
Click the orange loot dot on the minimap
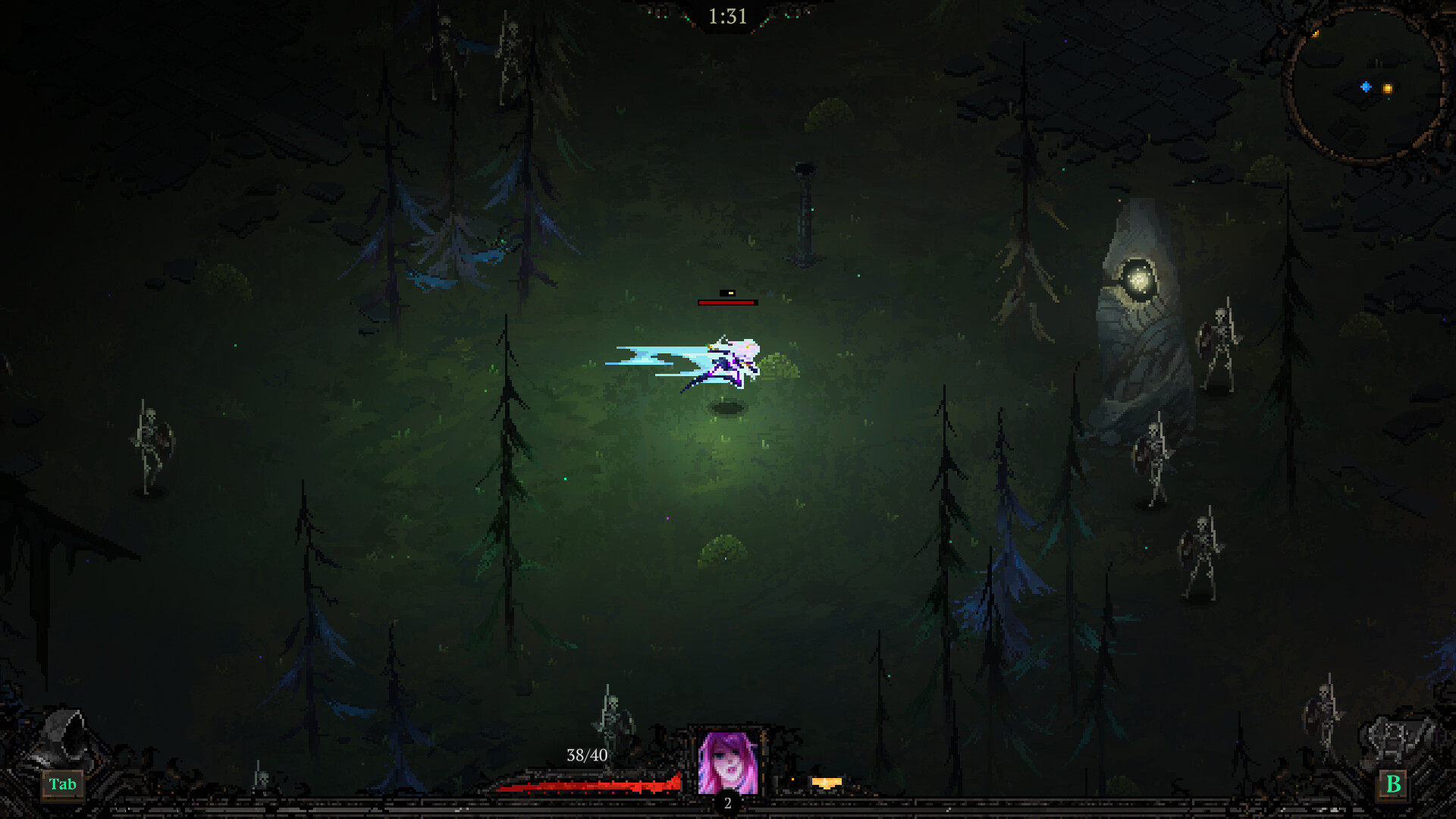[x=1389, y=89]
